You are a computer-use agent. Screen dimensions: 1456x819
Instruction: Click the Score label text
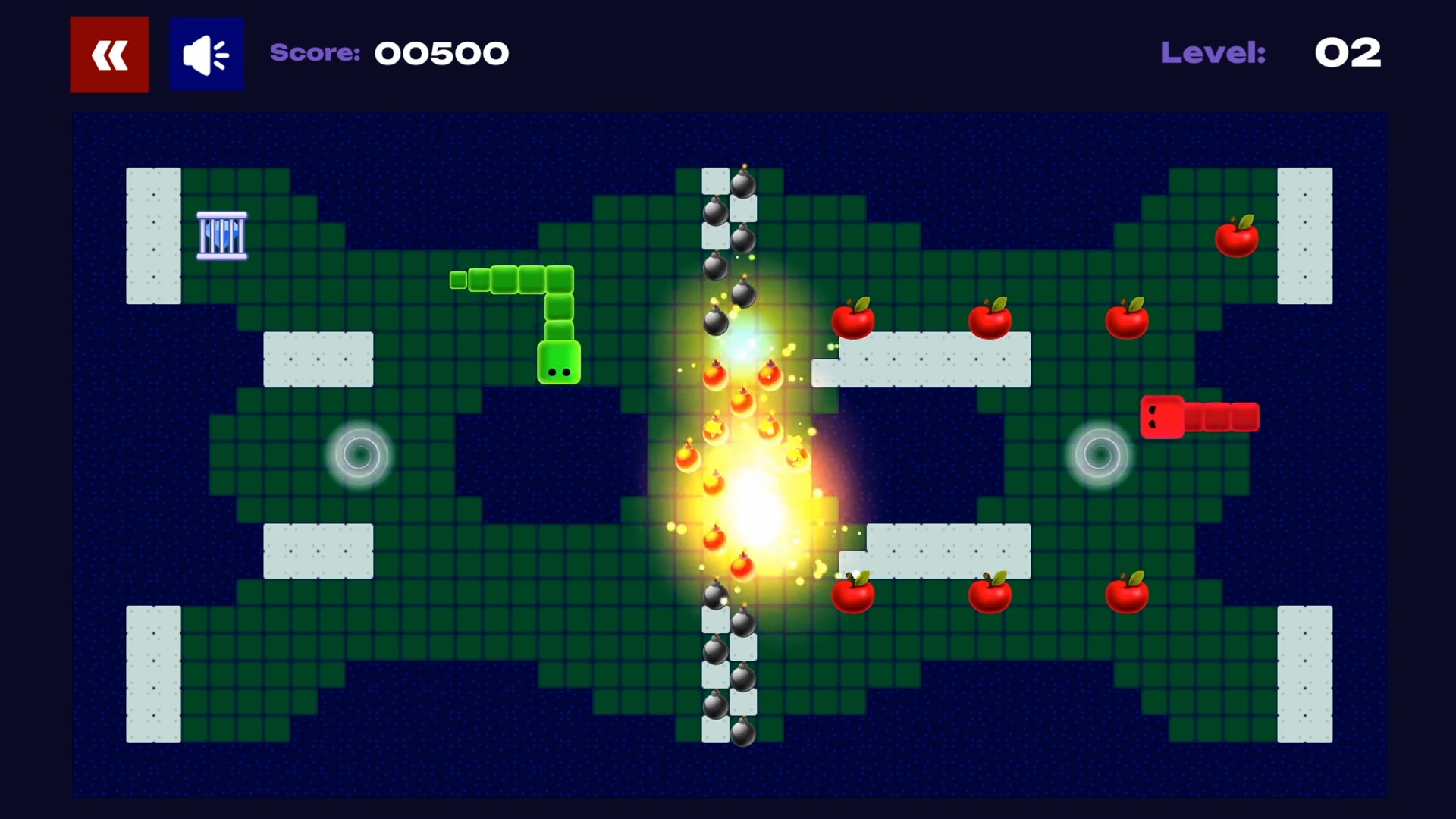click(315, 53)
